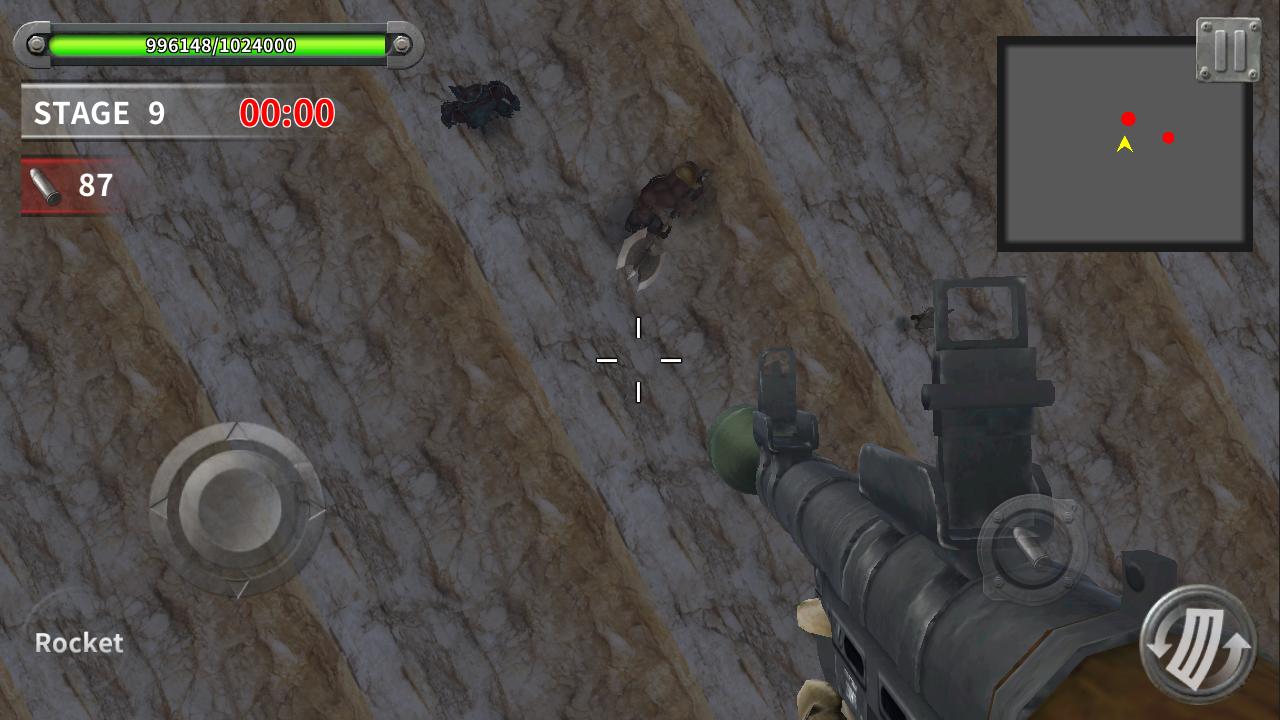The width and height of the screenshot is (1280, 720).
Task: Open the minimap radar
Action: (1124, 146)
